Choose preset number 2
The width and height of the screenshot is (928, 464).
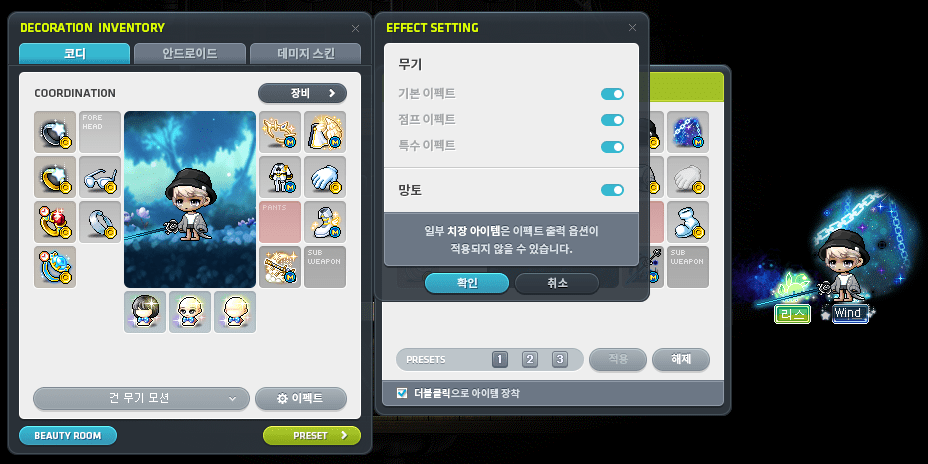(530, 360)
